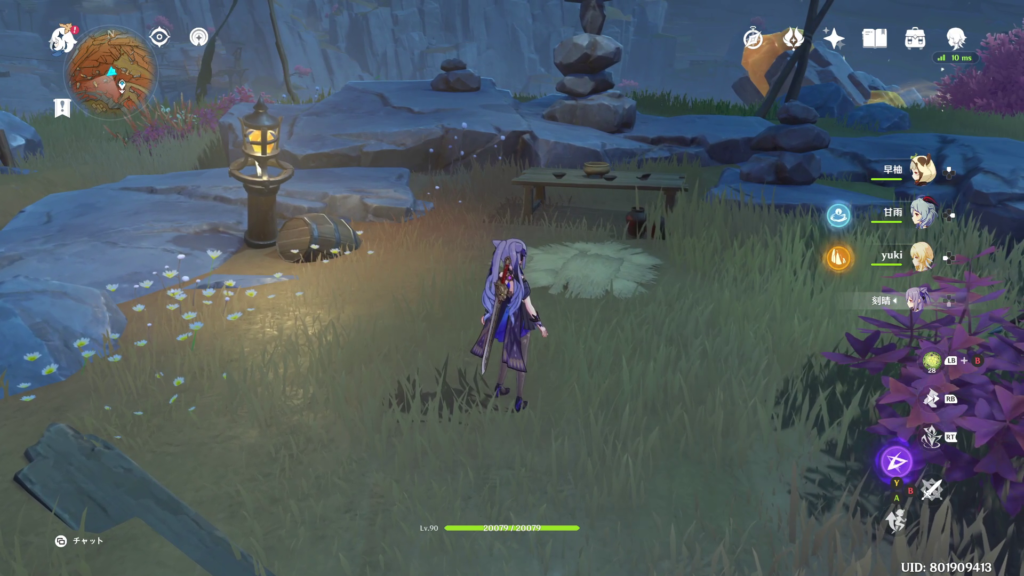Open the character profile head icon

point(956,38)
